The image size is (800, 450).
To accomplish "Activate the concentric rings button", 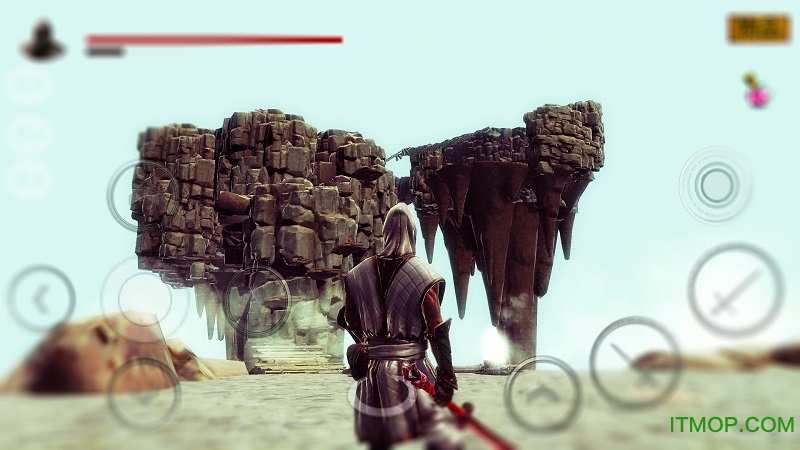I will [x=715, y=184].
